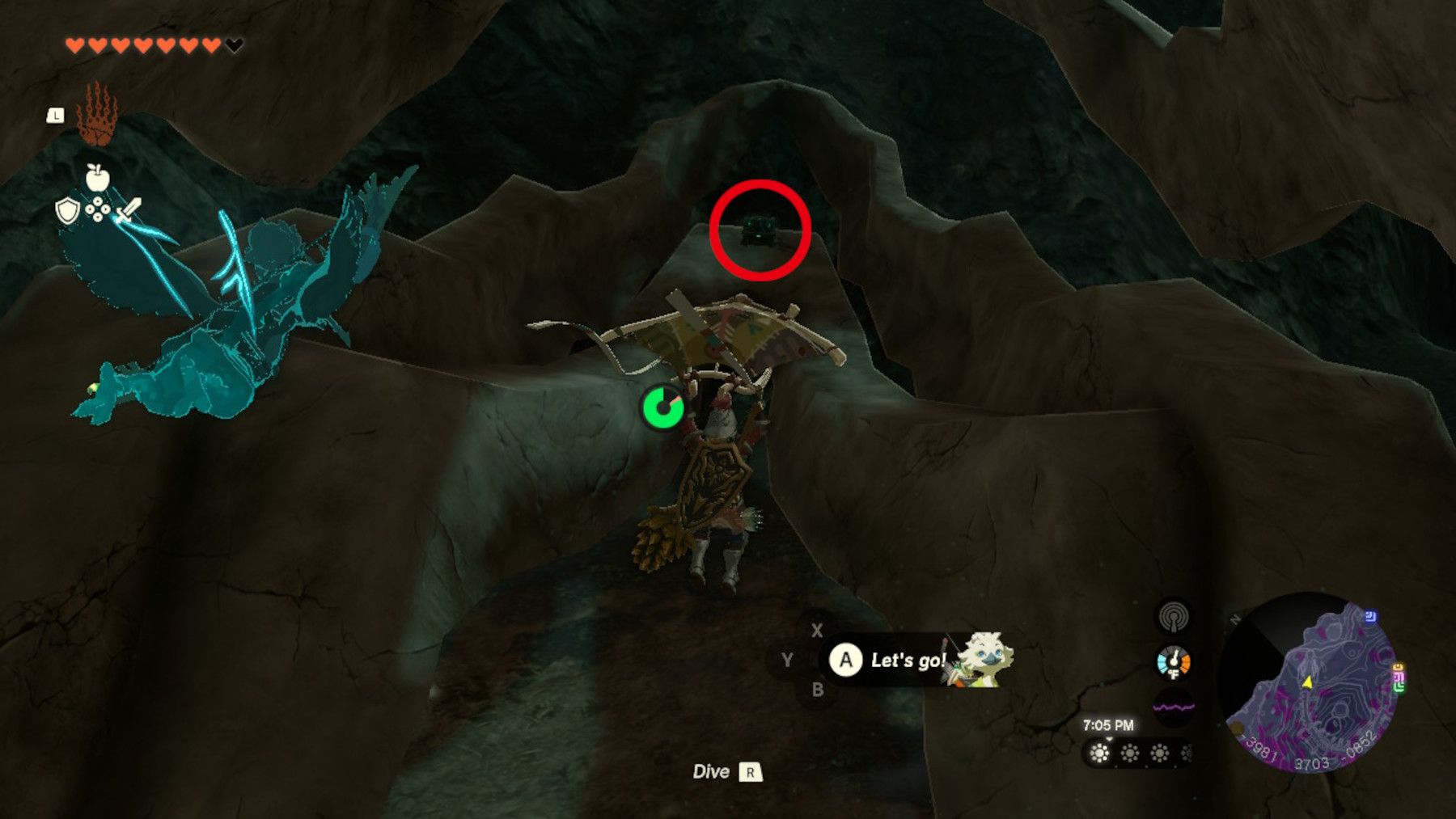Click the apple food icon in the HUD
Image resolution: width=1456 pixels, height=819 pixels.
click(98, 176)
